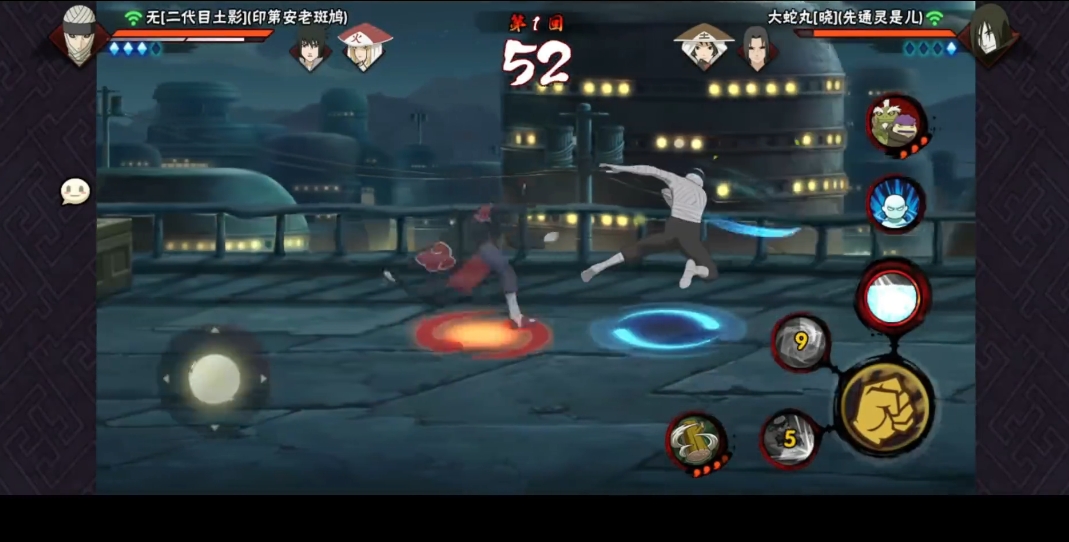1069x542 pixels.
Task: Tap the golden fist basic attack button
Action: [x=885, y=407]
